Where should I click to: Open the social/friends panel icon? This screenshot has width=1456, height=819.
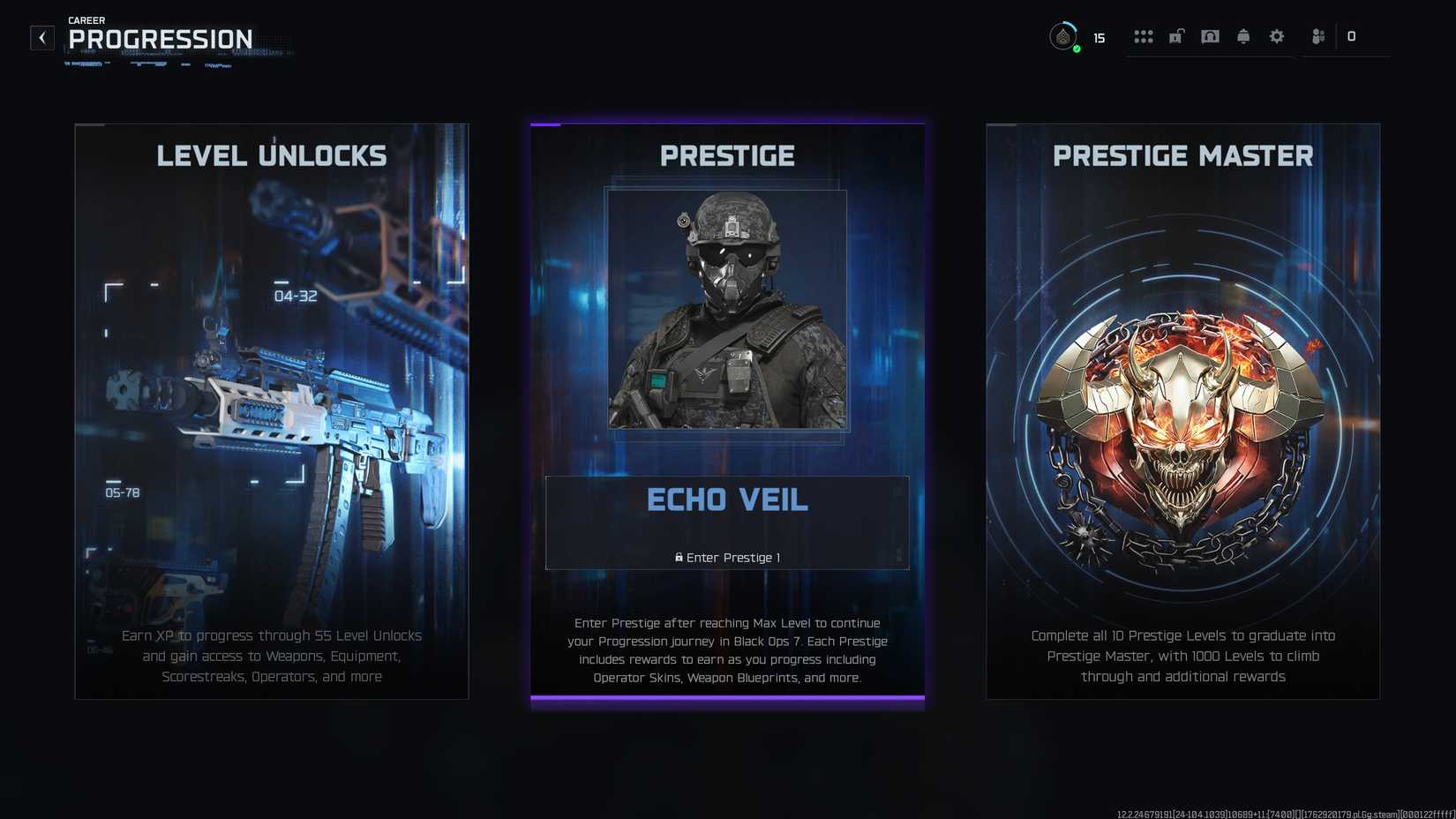coord(1317,36)
